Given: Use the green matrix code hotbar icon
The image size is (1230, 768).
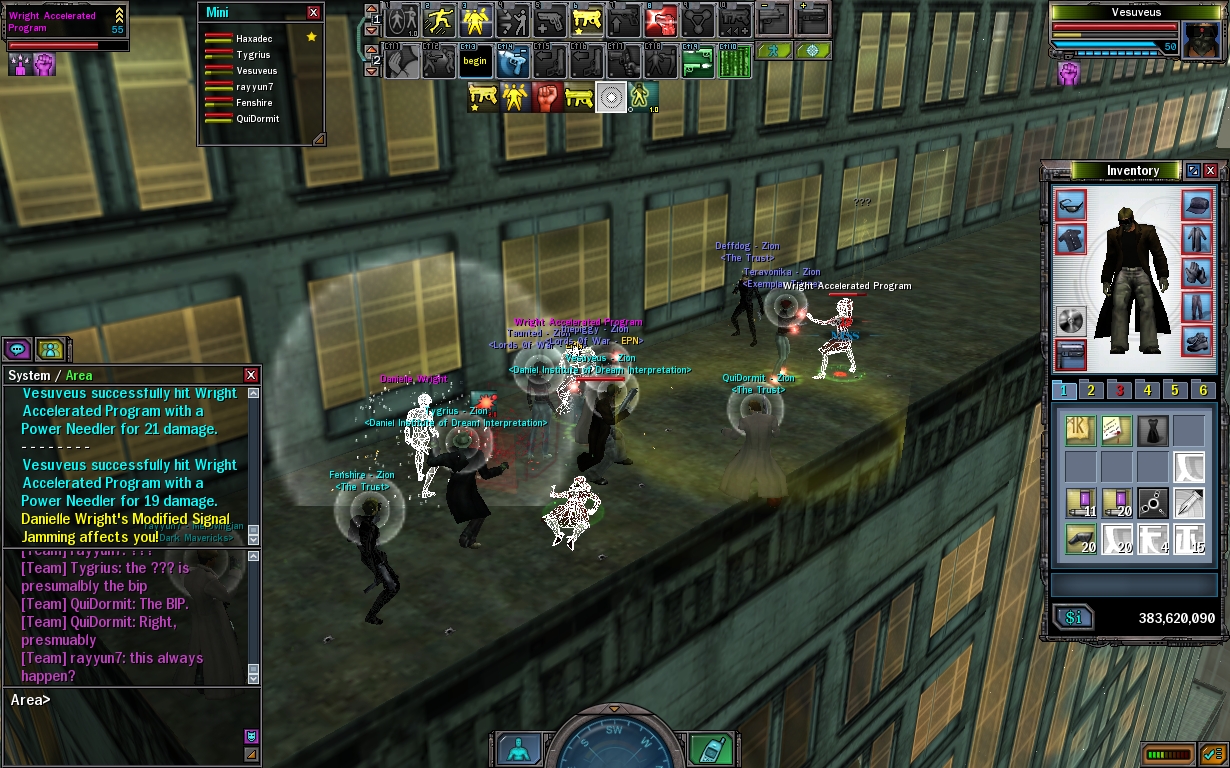Looking at the screenshot, I should click(x=734, y=61).
